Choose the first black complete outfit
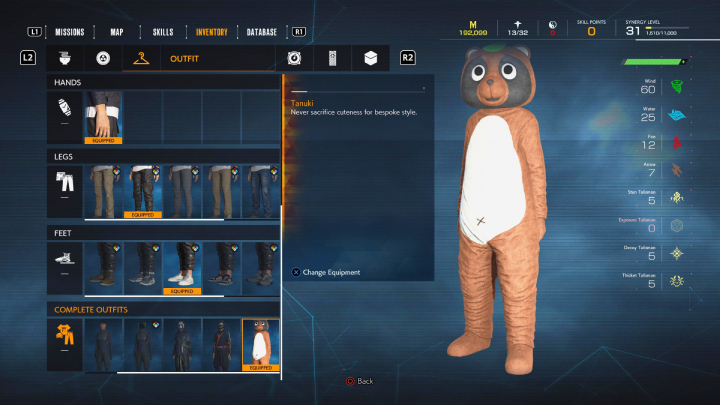 tap(103, 345)
